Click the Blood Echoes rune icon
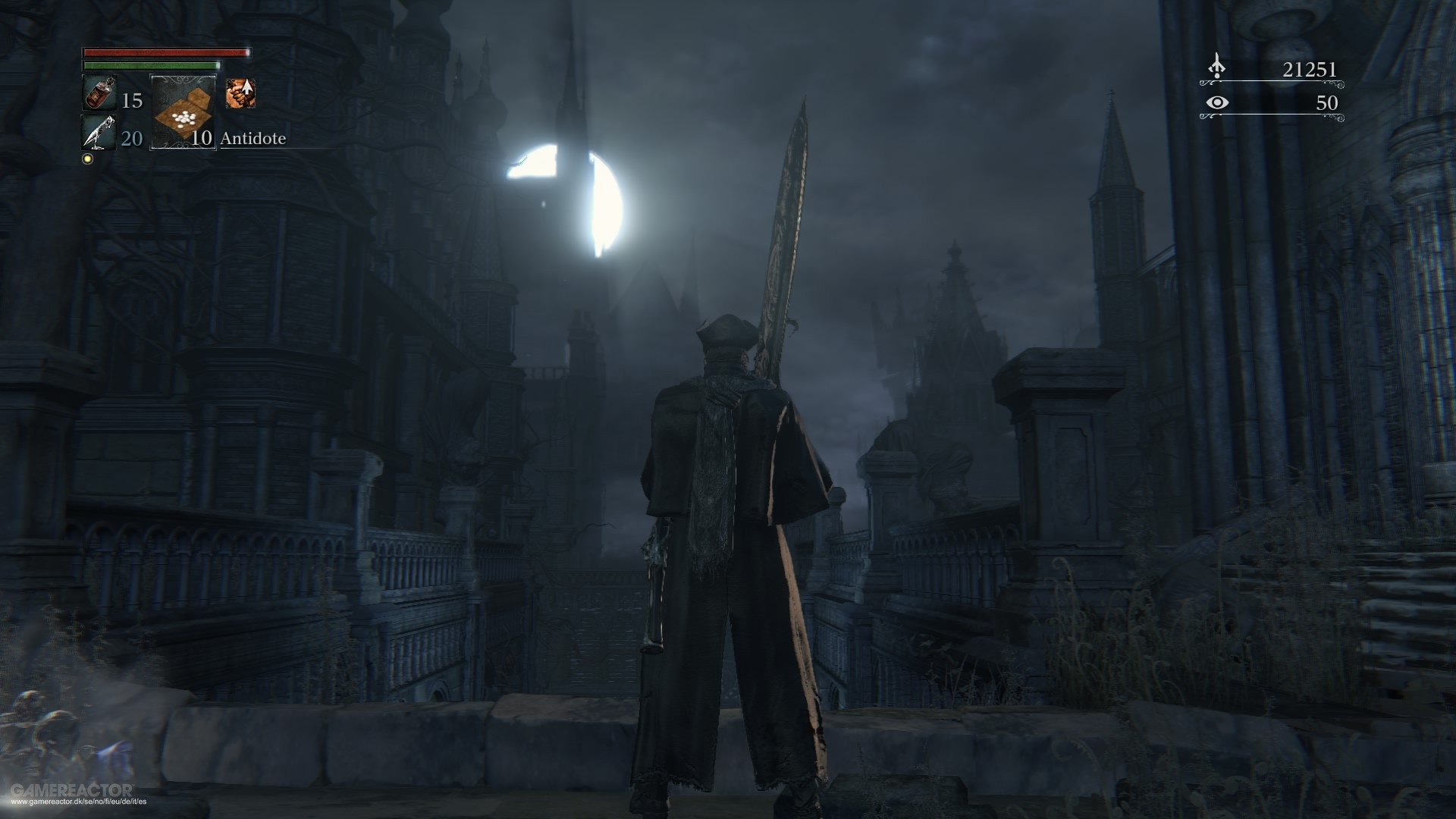 click(1217, 66)
